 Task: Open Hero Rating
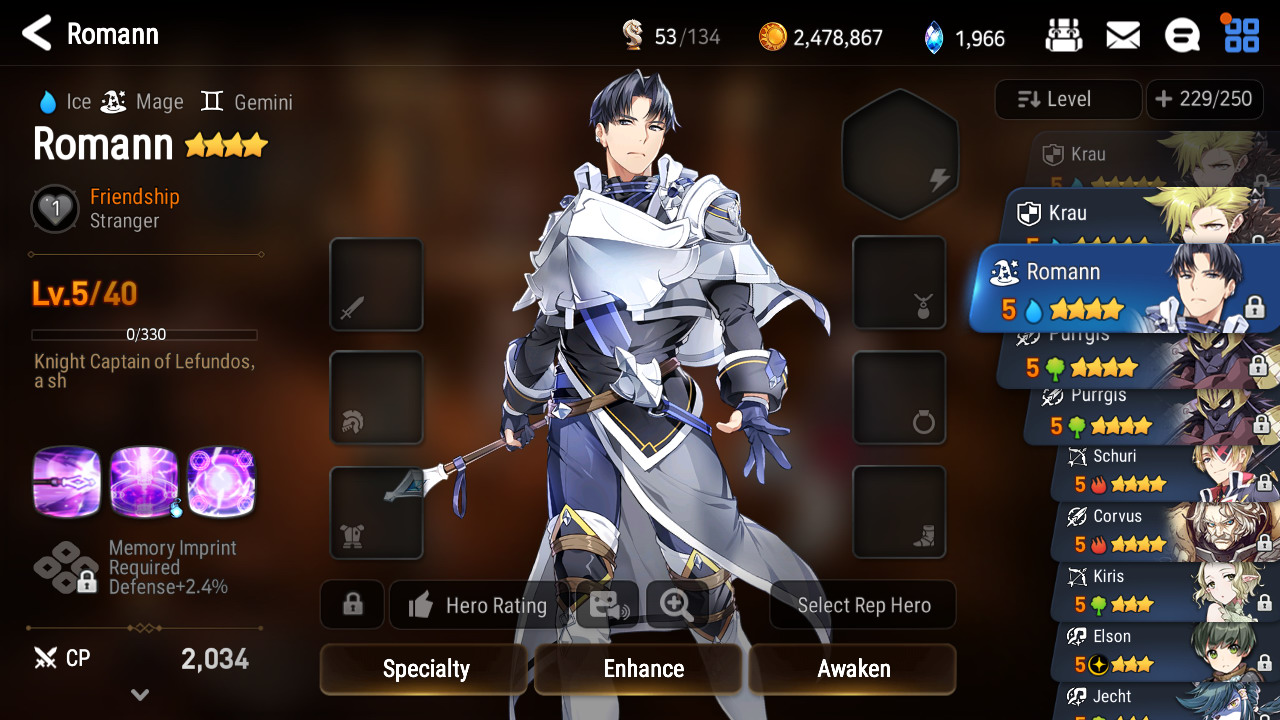point(479,605)
